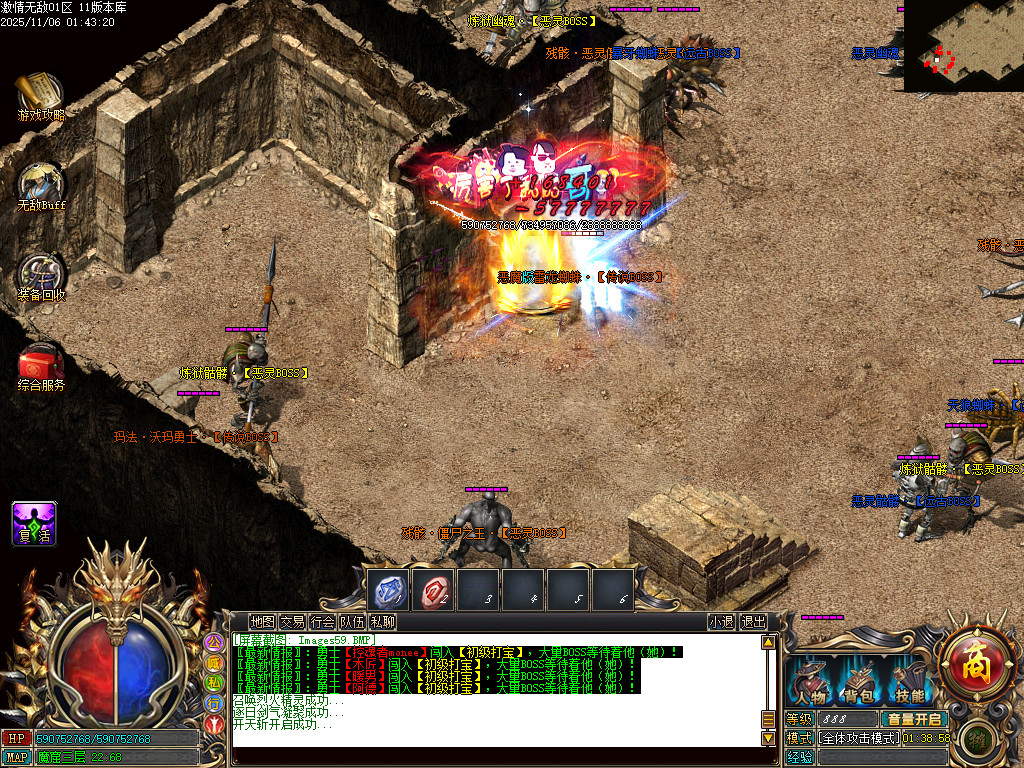Open the 队伍 team button
This screenshot has height=768, width=1024.
[352, 621]
